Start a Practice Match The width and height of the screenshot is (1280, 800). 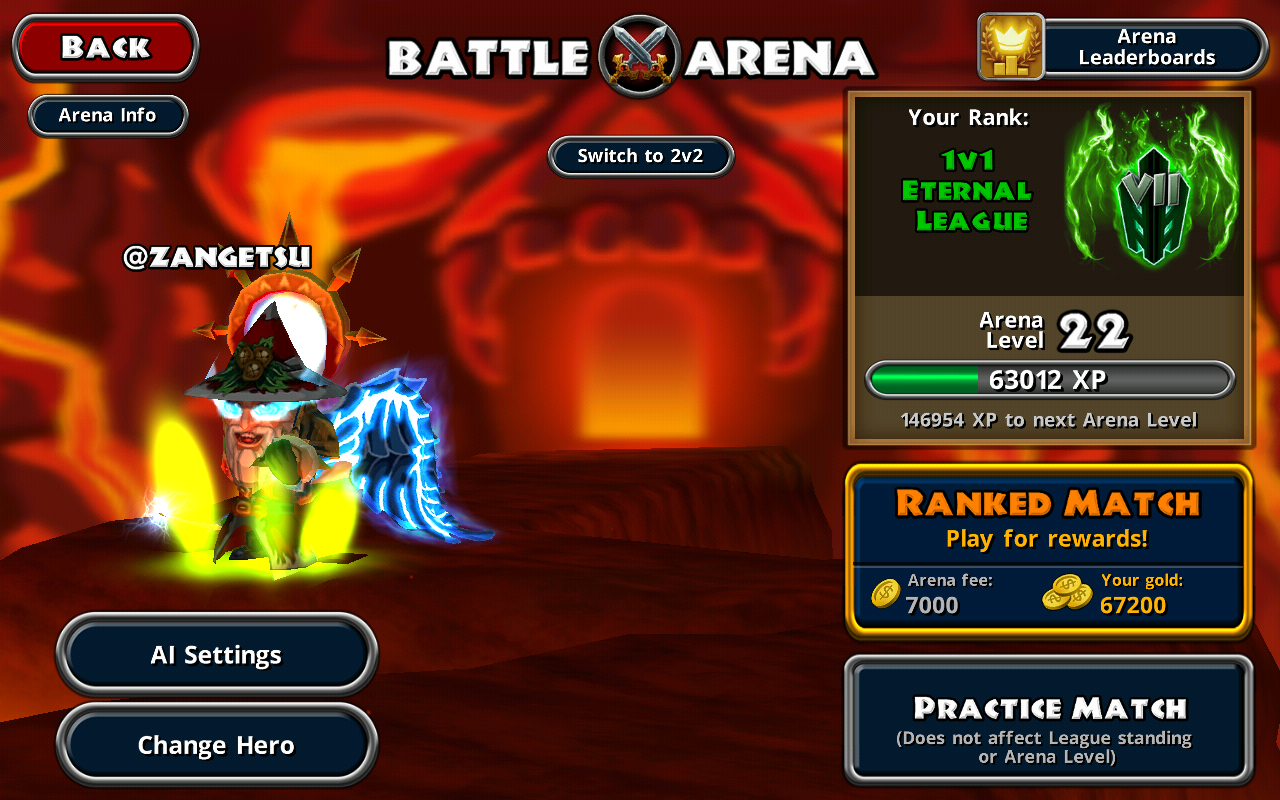click(x=1048, y=720)
